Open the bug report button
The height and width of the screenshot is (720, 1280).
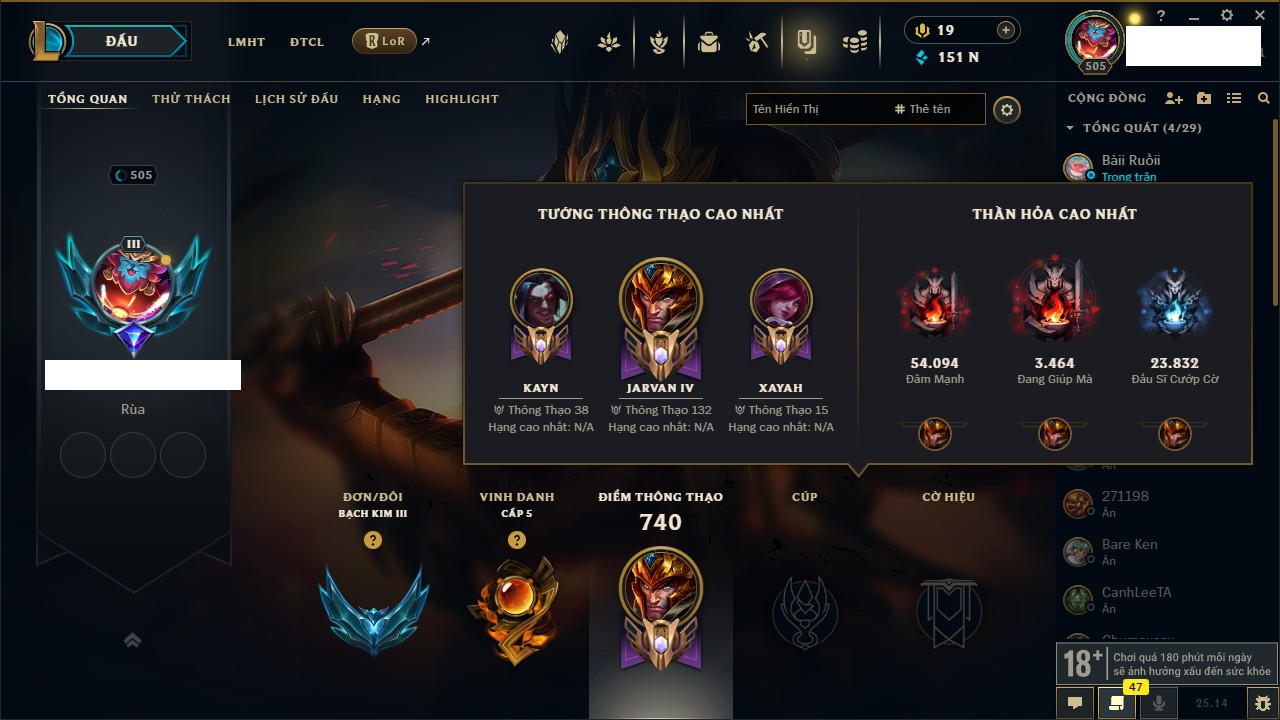(1262, 703)
